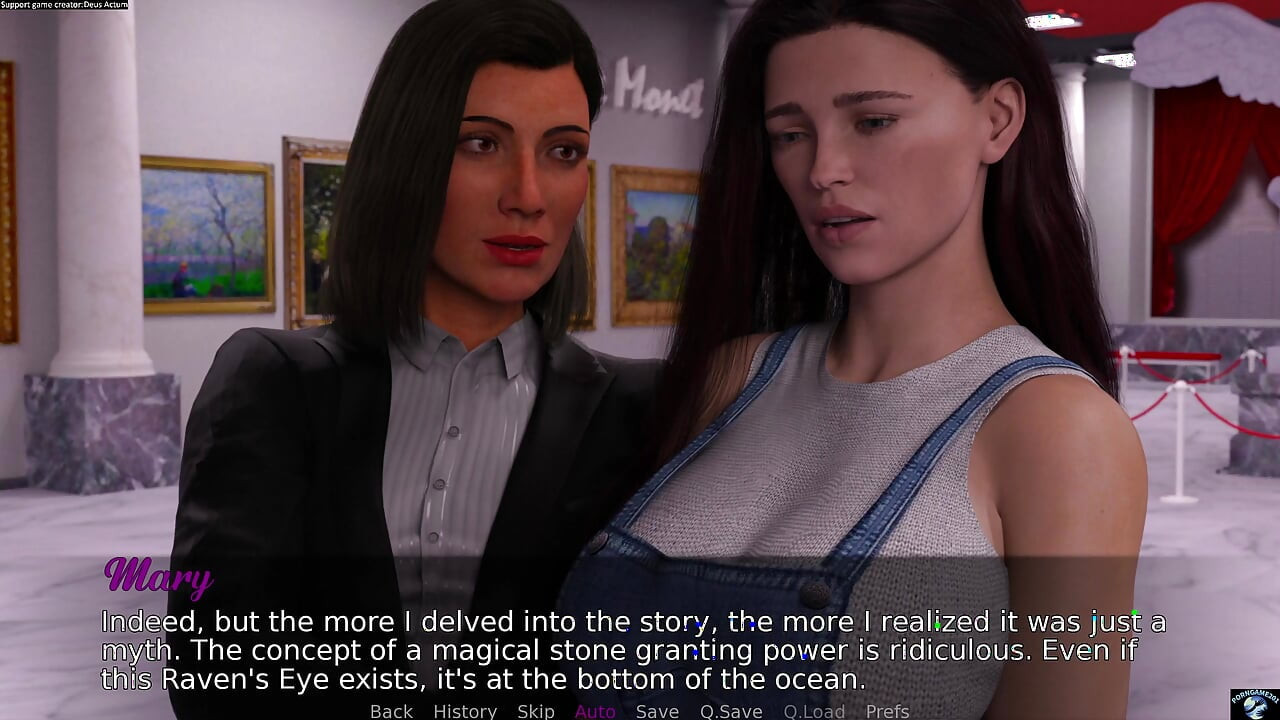Open the Prefs menu

(x=887, y=711)
